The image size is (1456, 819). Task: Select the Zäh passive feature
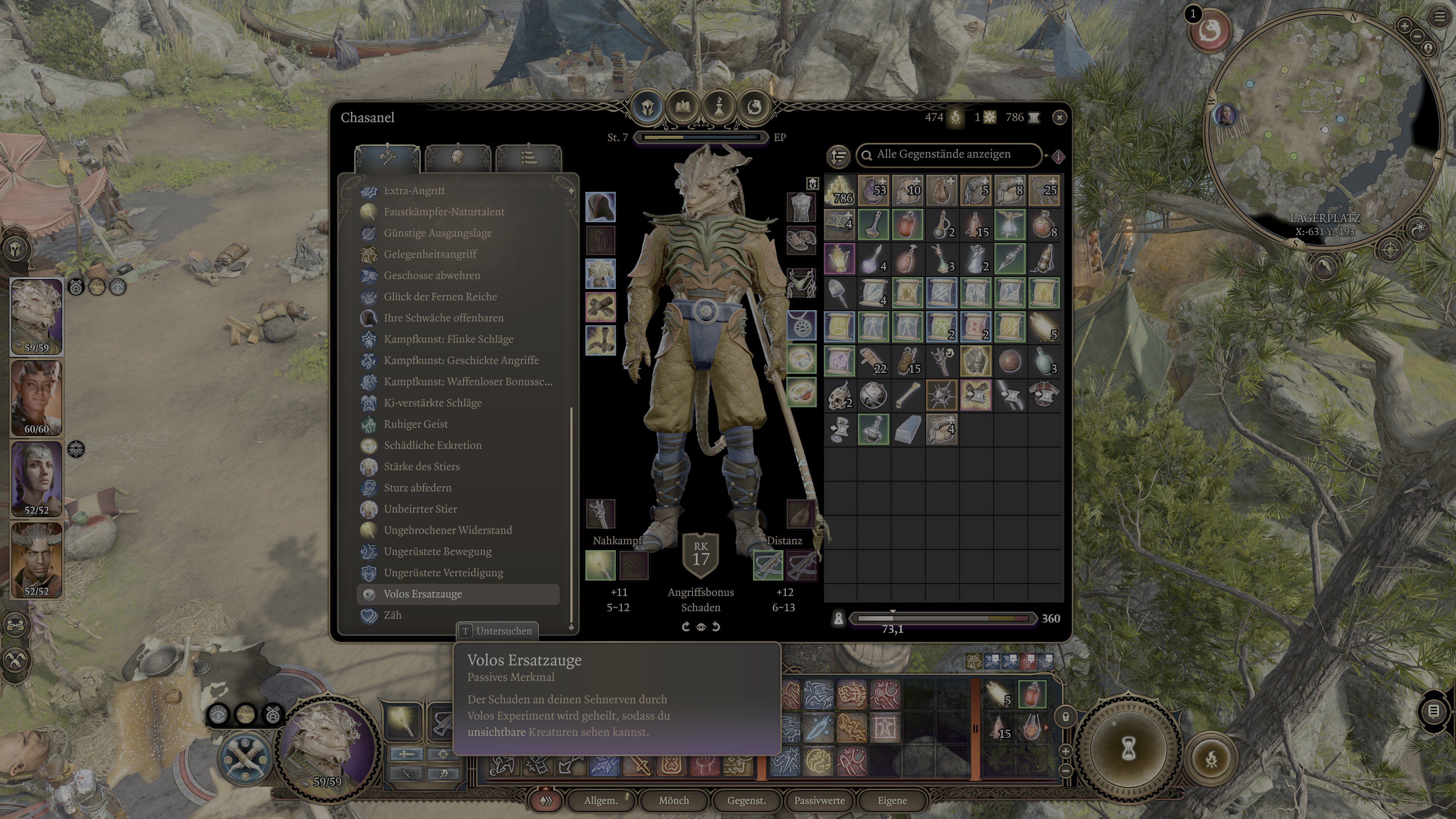[x=392, y=615]
